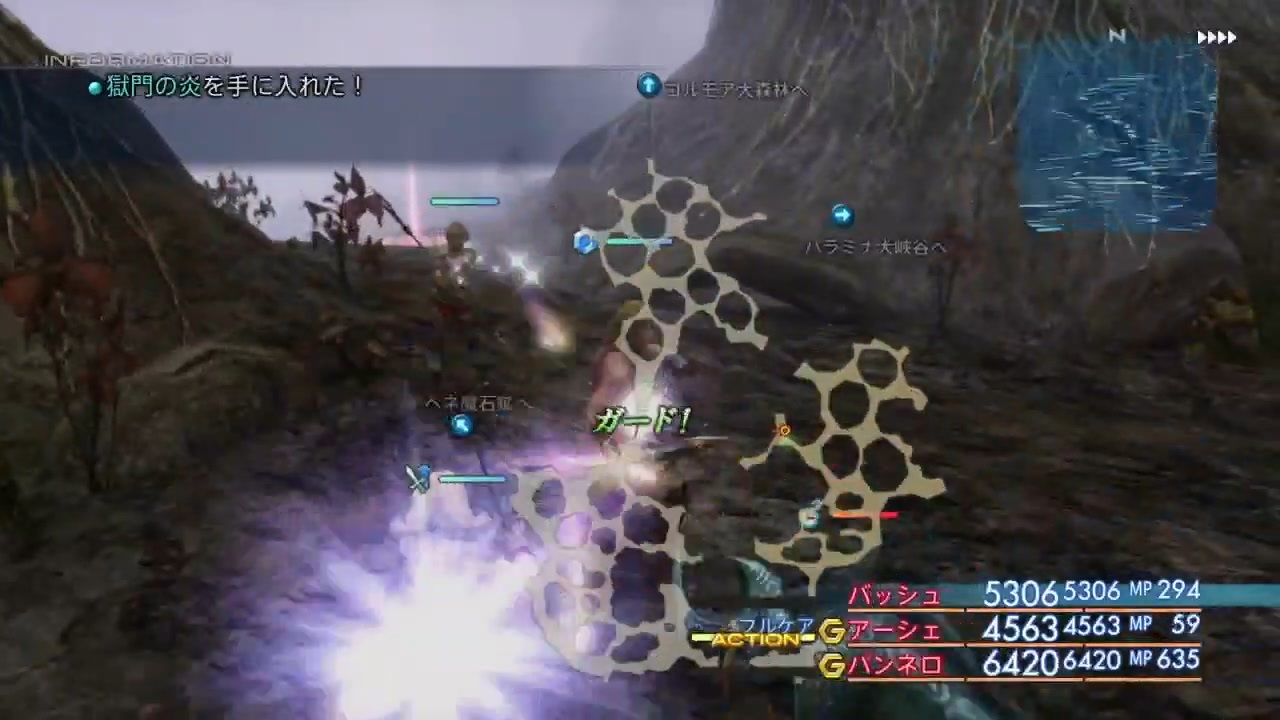This screenshot has width=1280, height=720.
Task: Click the G guest icon beside パンネロ
Action: [831, 665]
